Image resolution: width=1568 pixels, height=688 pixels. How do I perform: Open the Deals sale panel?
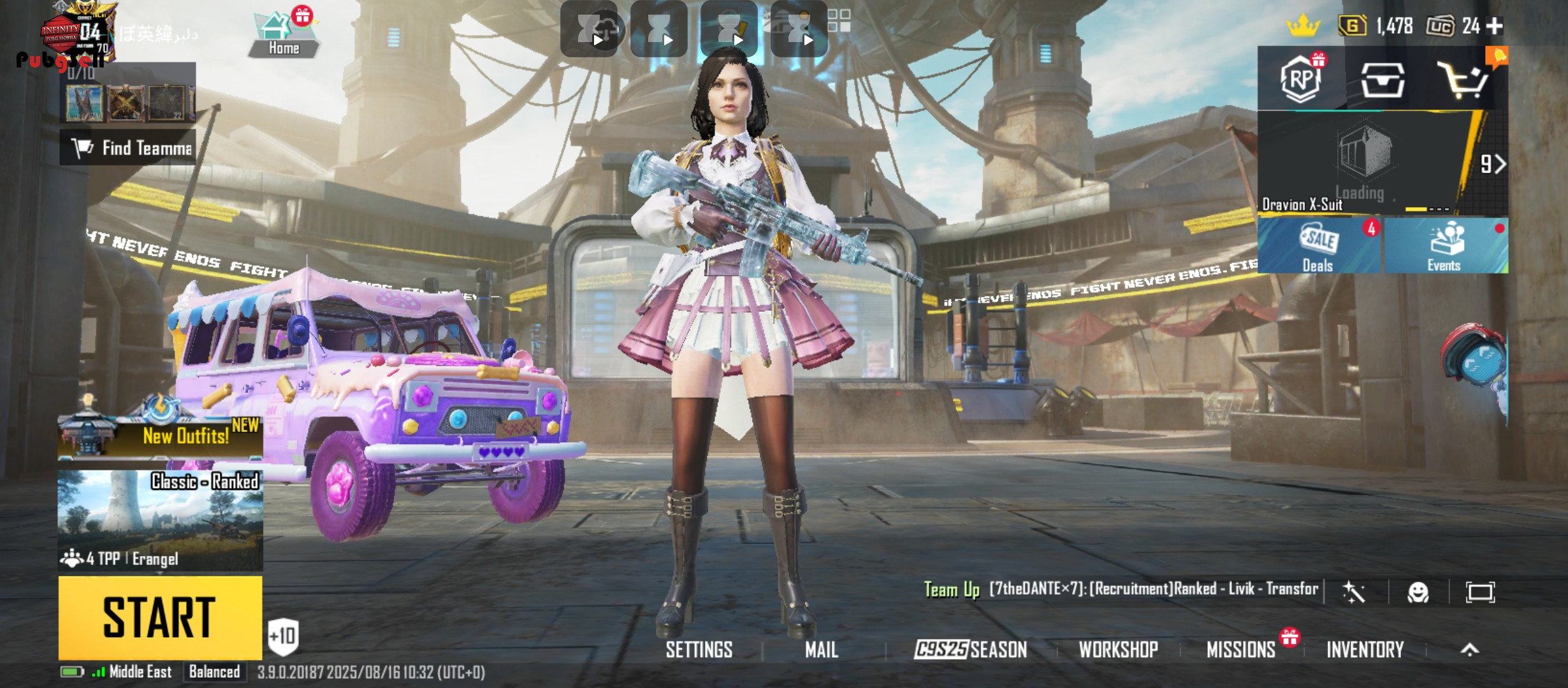click(x=1318, y=247)
